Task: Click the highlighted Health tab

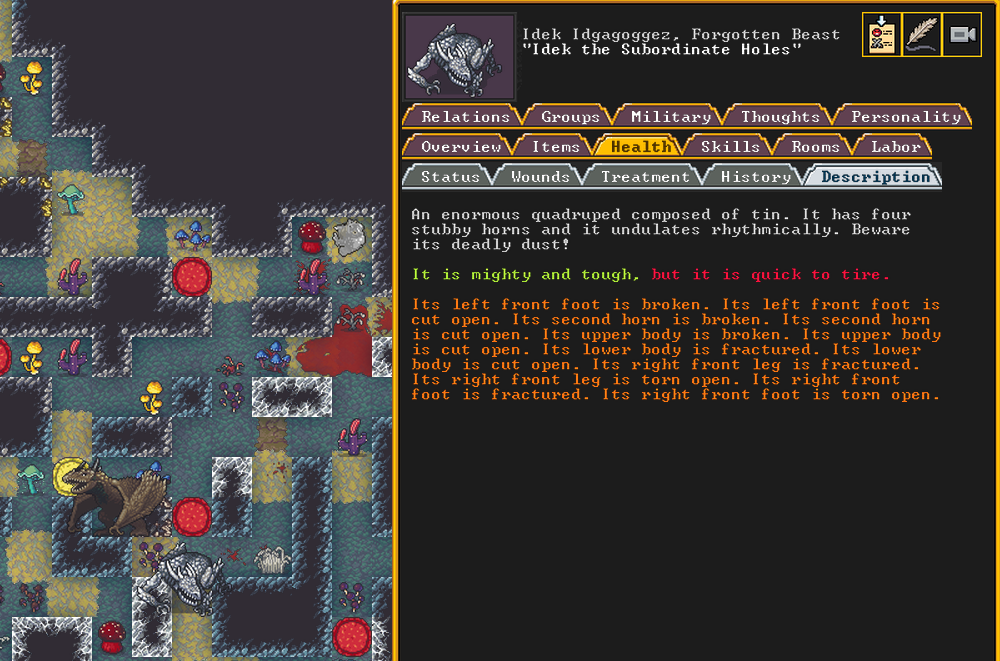Action: [641, 147]
